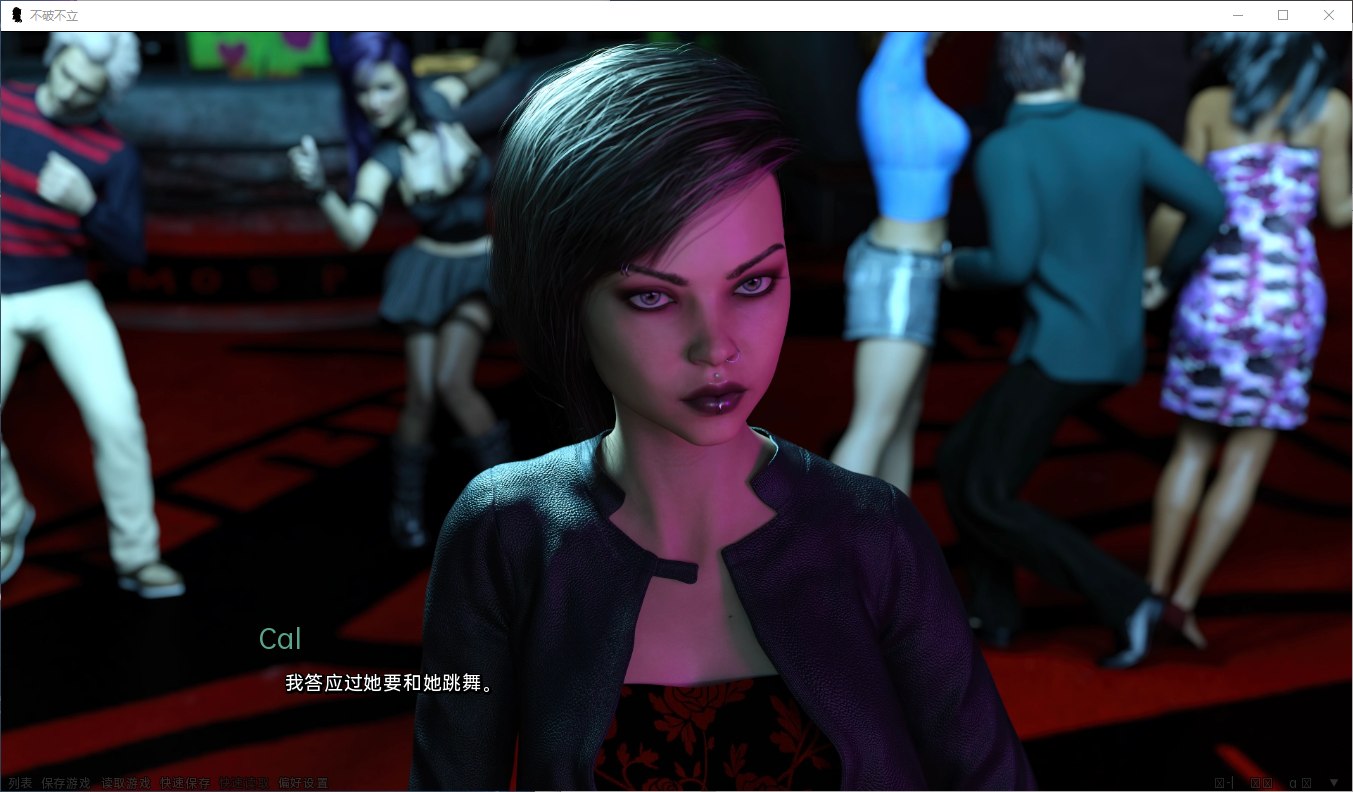Viewport: 1353px width, 792px height.
Task: Click the hide-interface icon beside the auto icon
Action: point(1305,783)
